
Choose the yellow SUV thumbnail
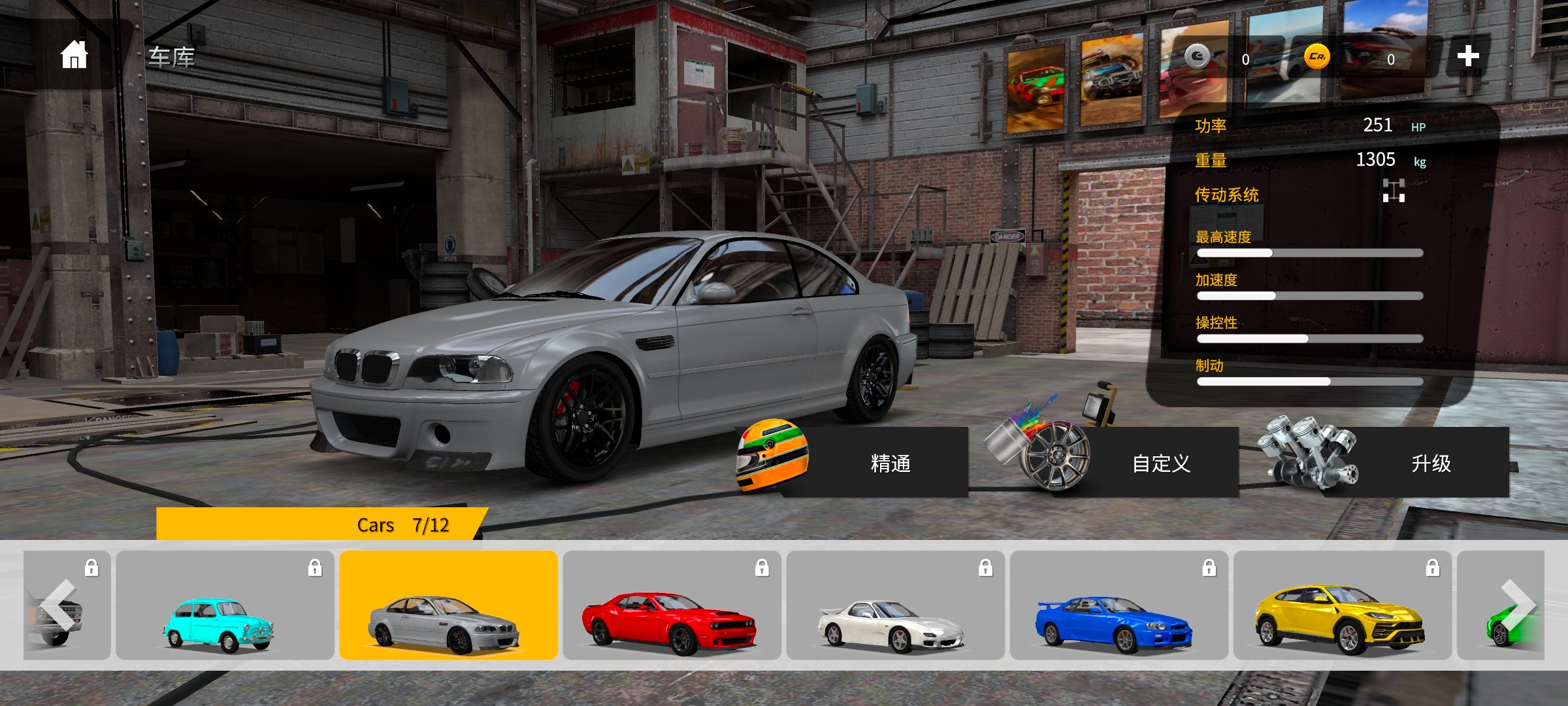click(1342, 605)
